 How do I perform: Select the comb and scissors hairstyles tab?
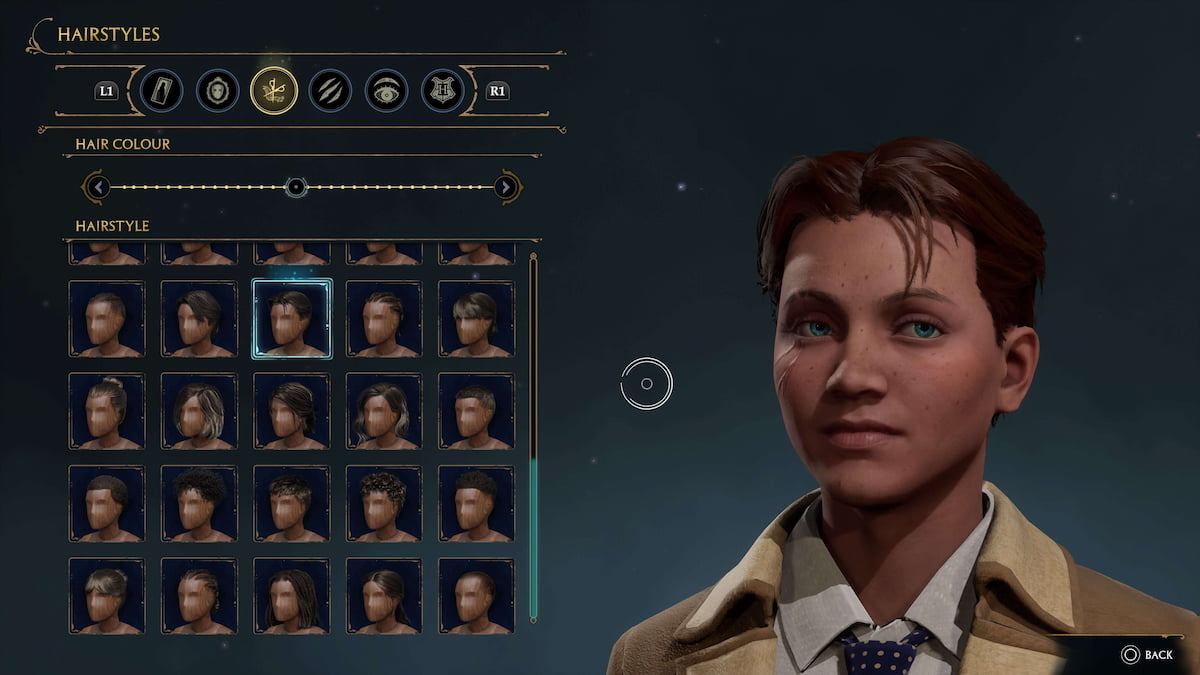pyautogui.click(x=273, y=91)
